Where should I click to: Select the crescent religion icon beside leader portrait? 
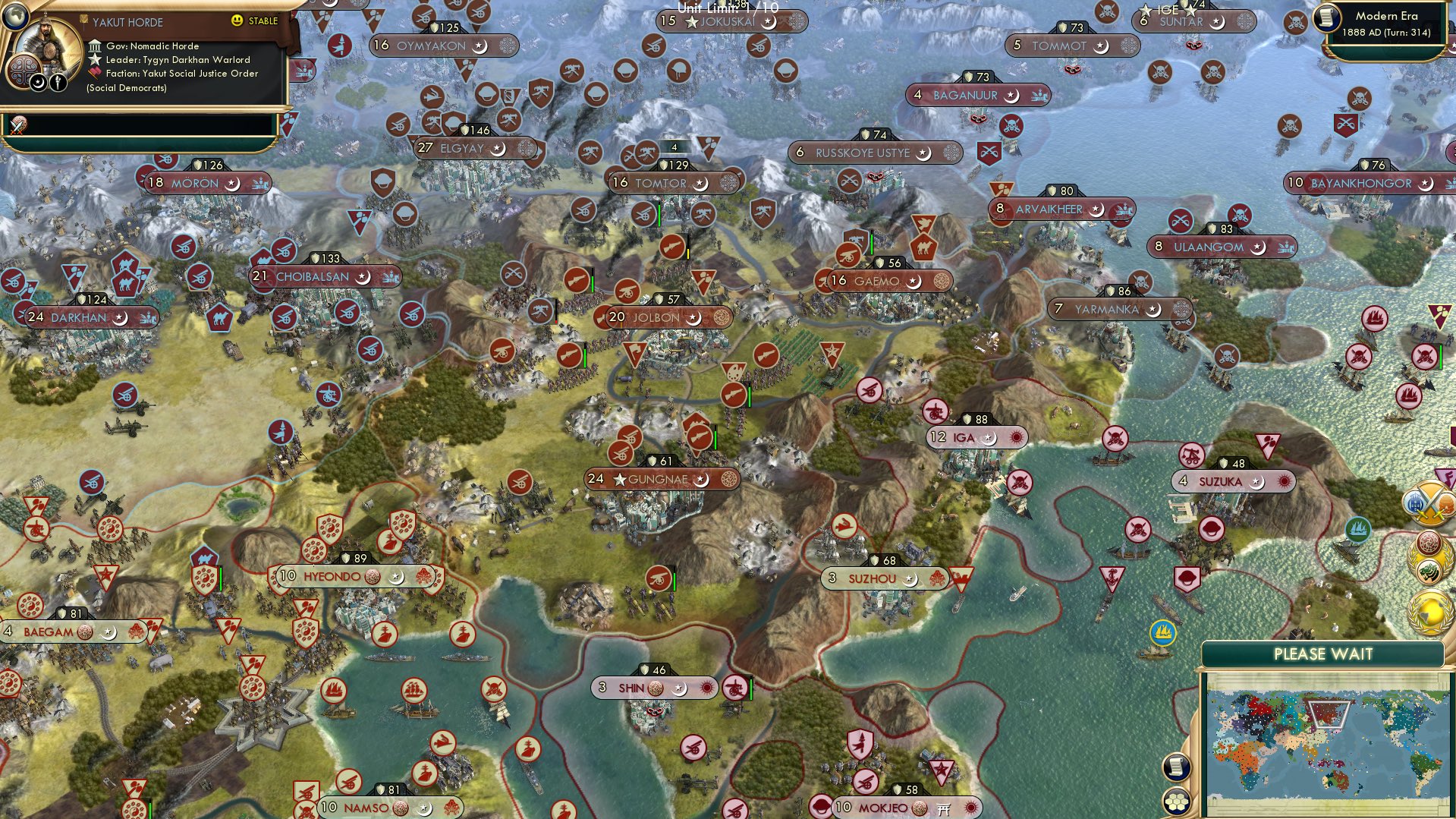pos(38,83)
